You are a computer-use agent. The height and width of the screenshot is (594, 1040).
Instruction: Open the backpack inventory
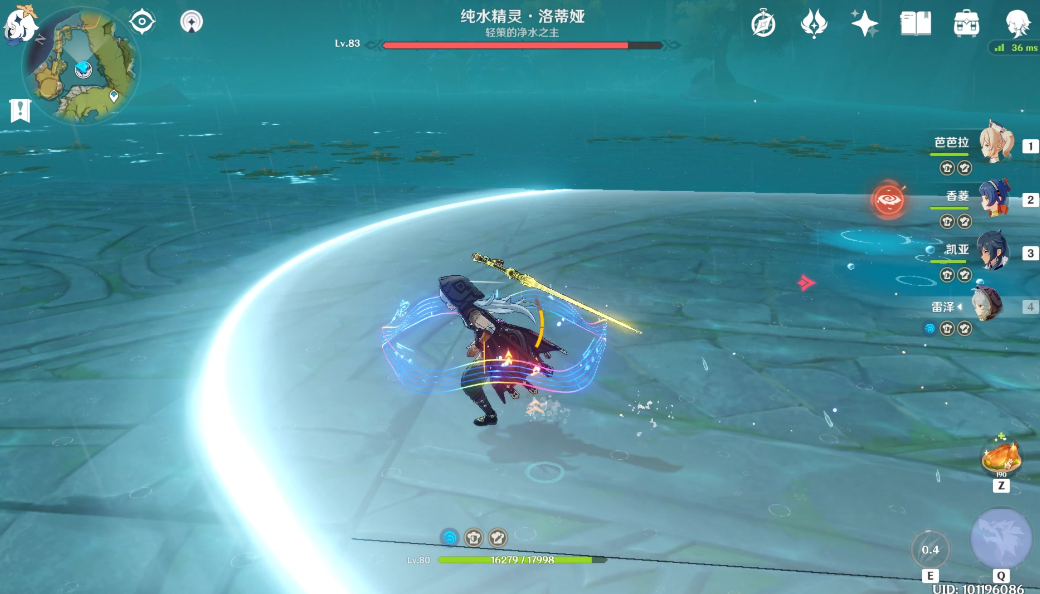(966, 23)
